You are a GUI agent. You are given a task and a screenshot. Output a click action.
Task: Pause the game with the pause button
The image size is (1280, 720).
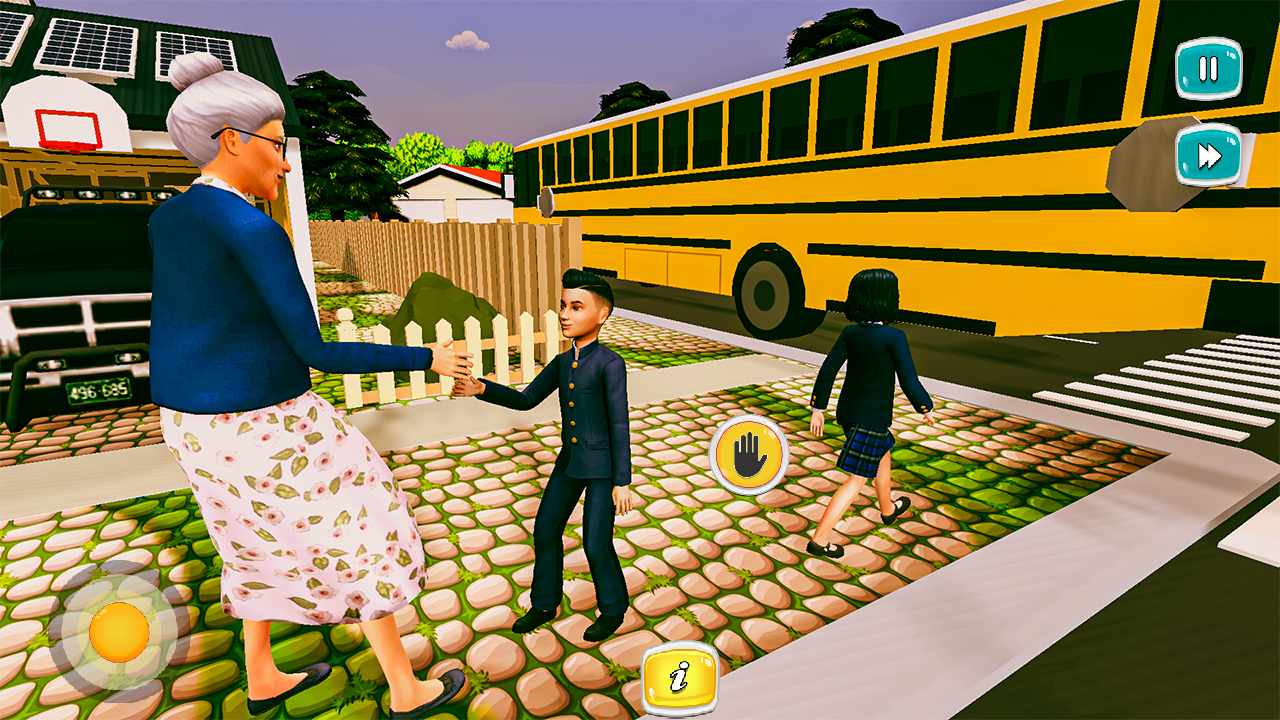point(1207,70)
